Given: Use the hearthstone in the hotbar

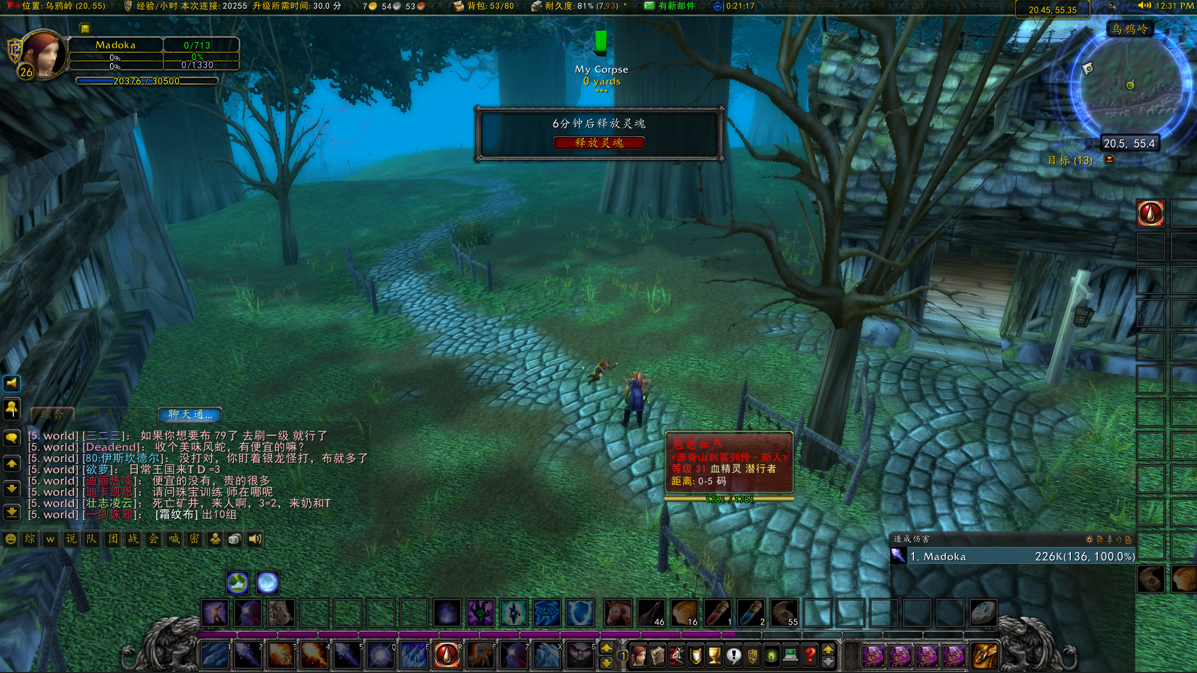Looking at the screenshot, I should coord(983,612).
